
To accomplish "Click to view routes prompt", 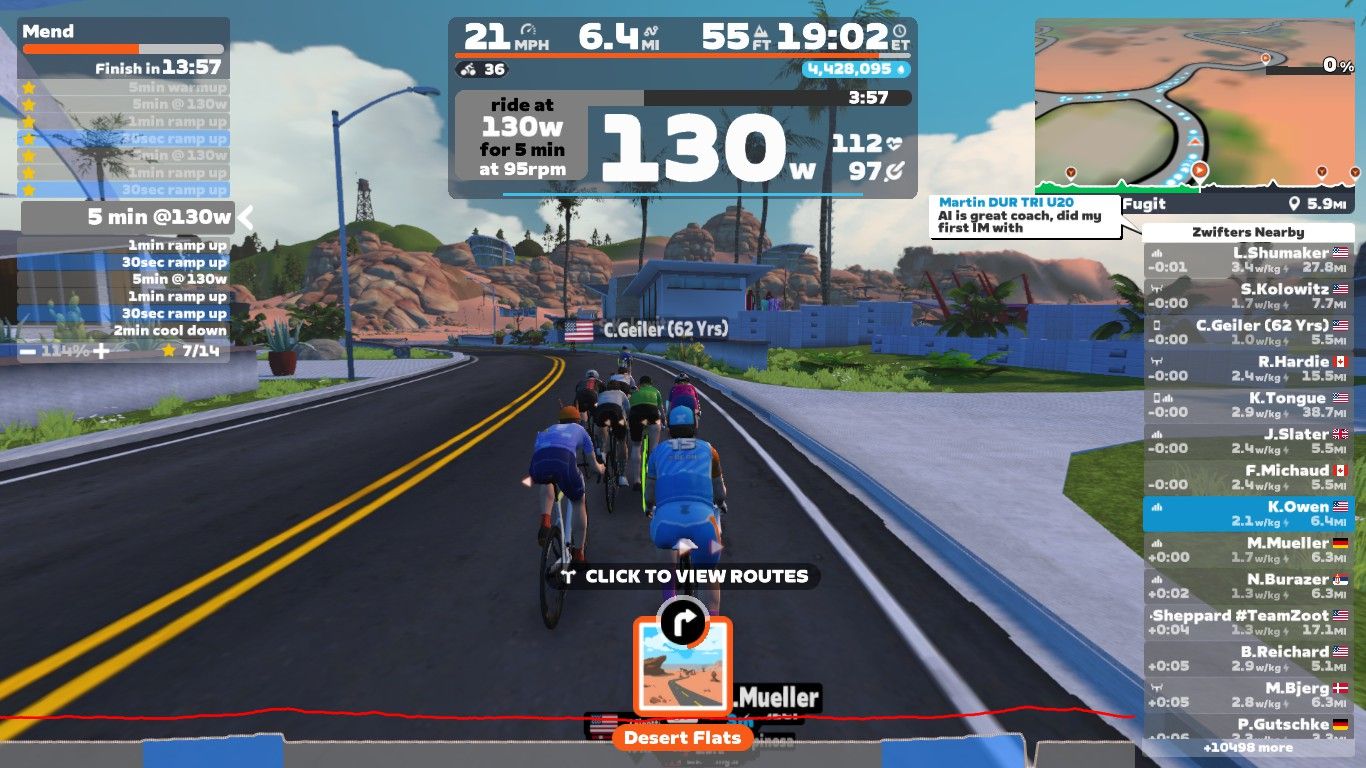I will pos(685,576).
